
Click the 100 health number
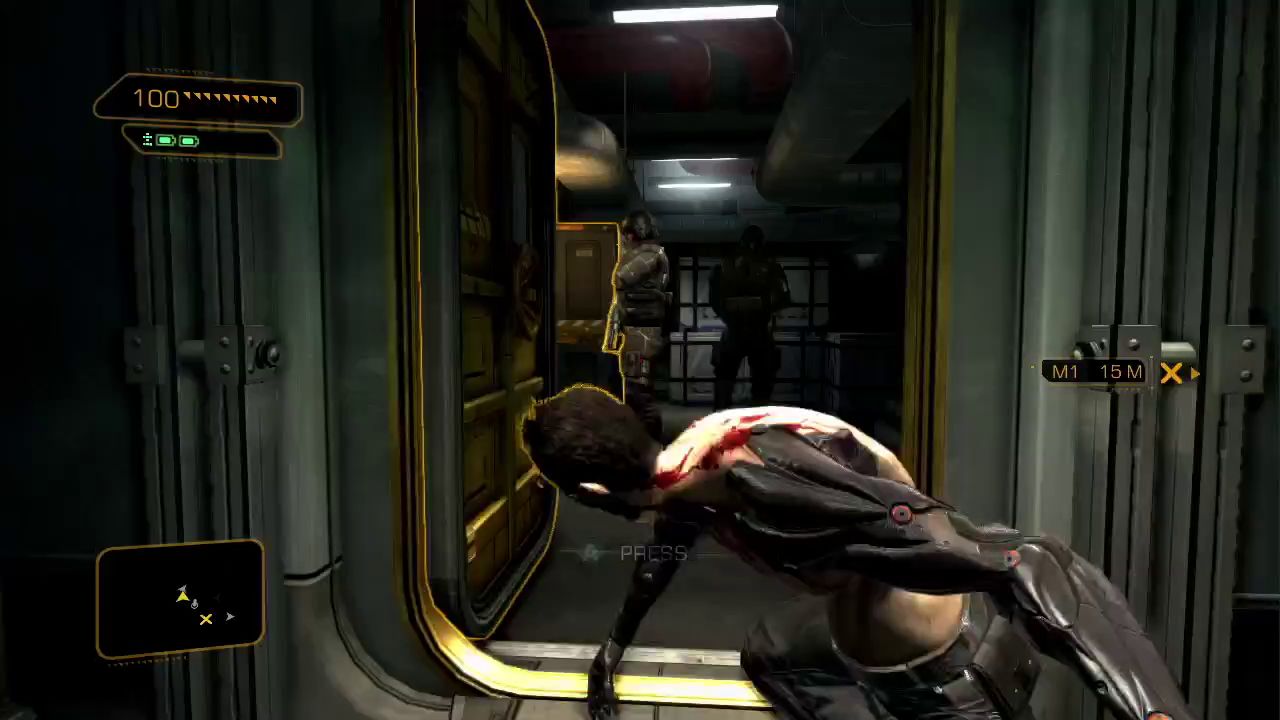coord(158,98)
